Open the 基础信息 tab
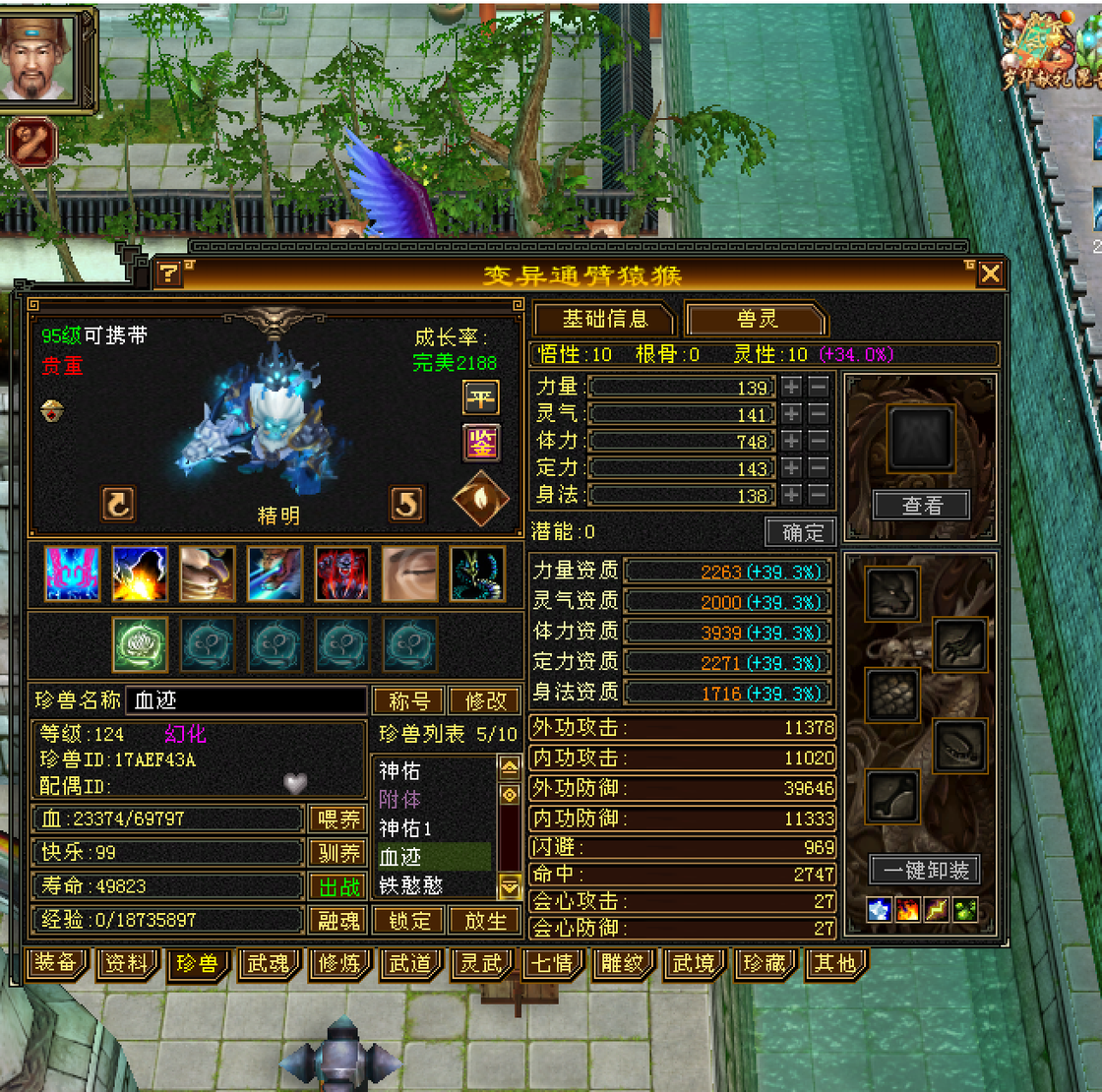The width and height of the screenshot is (1102, 1092). tap(604, 319)
